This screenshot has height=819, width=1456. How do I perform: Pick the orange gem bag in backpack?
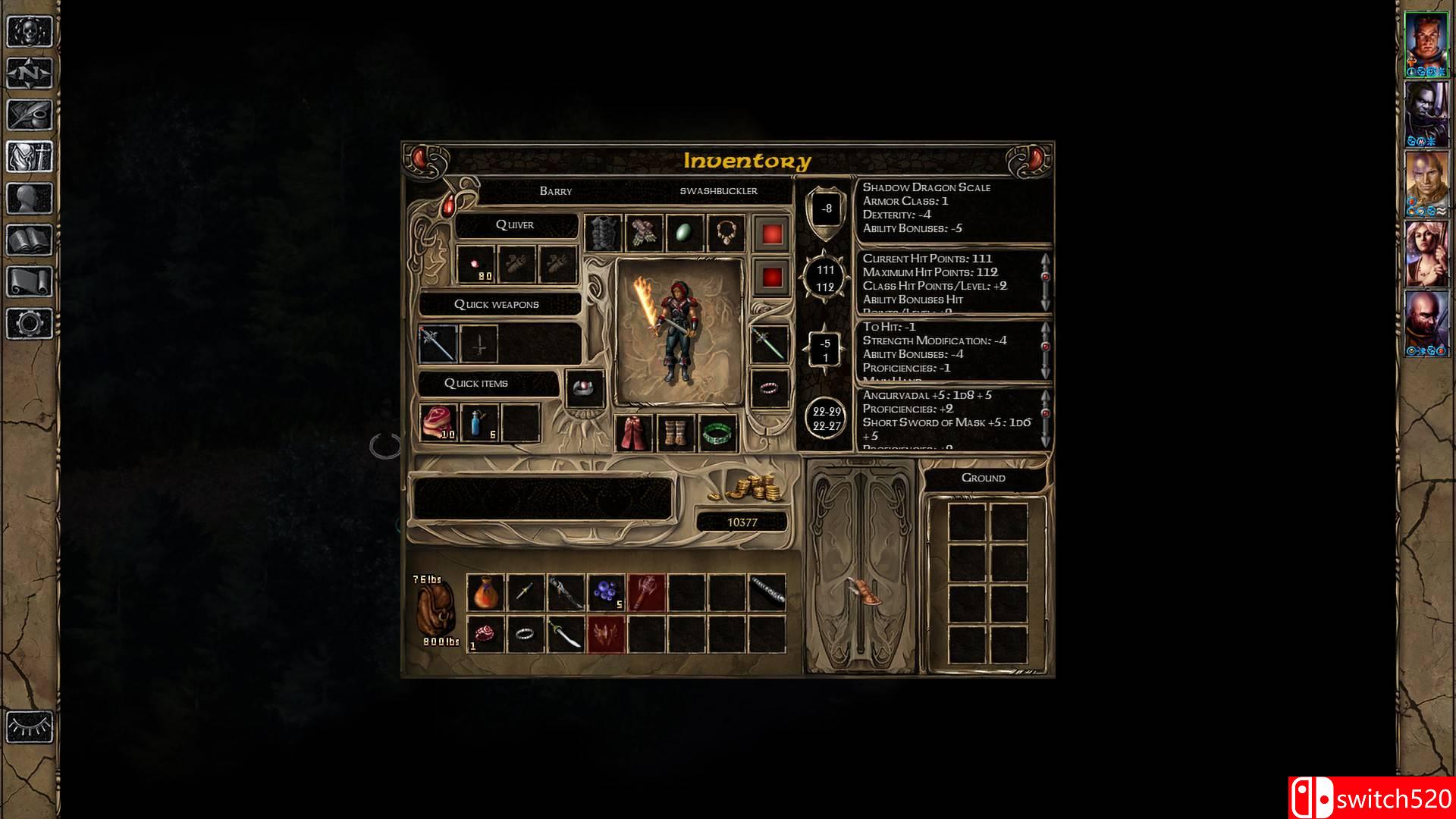pyautogui.click(x=485, y=593)
